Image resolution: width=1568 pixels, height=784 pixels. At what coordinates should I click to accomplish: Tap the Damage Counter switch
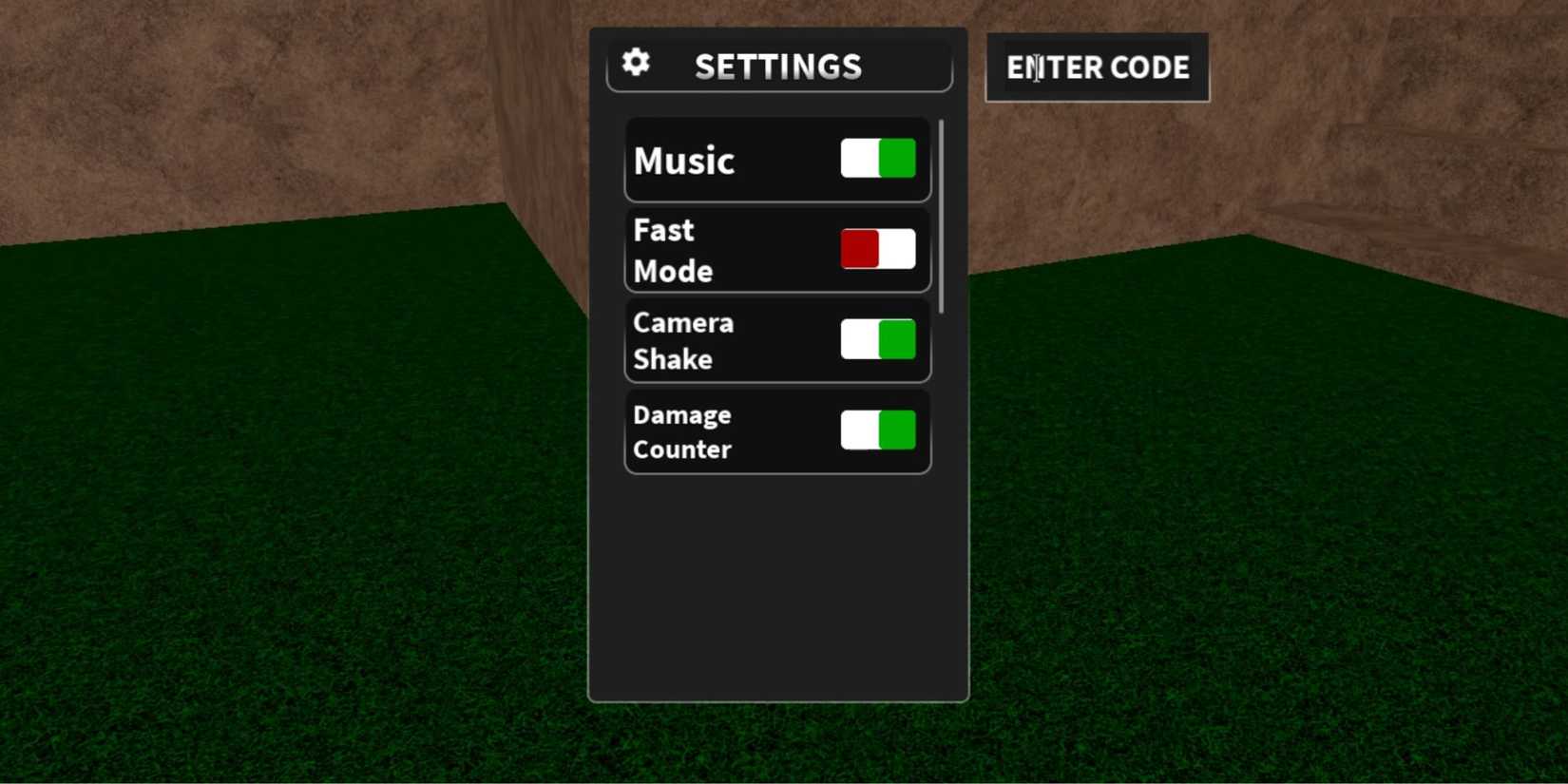point(876,430)
